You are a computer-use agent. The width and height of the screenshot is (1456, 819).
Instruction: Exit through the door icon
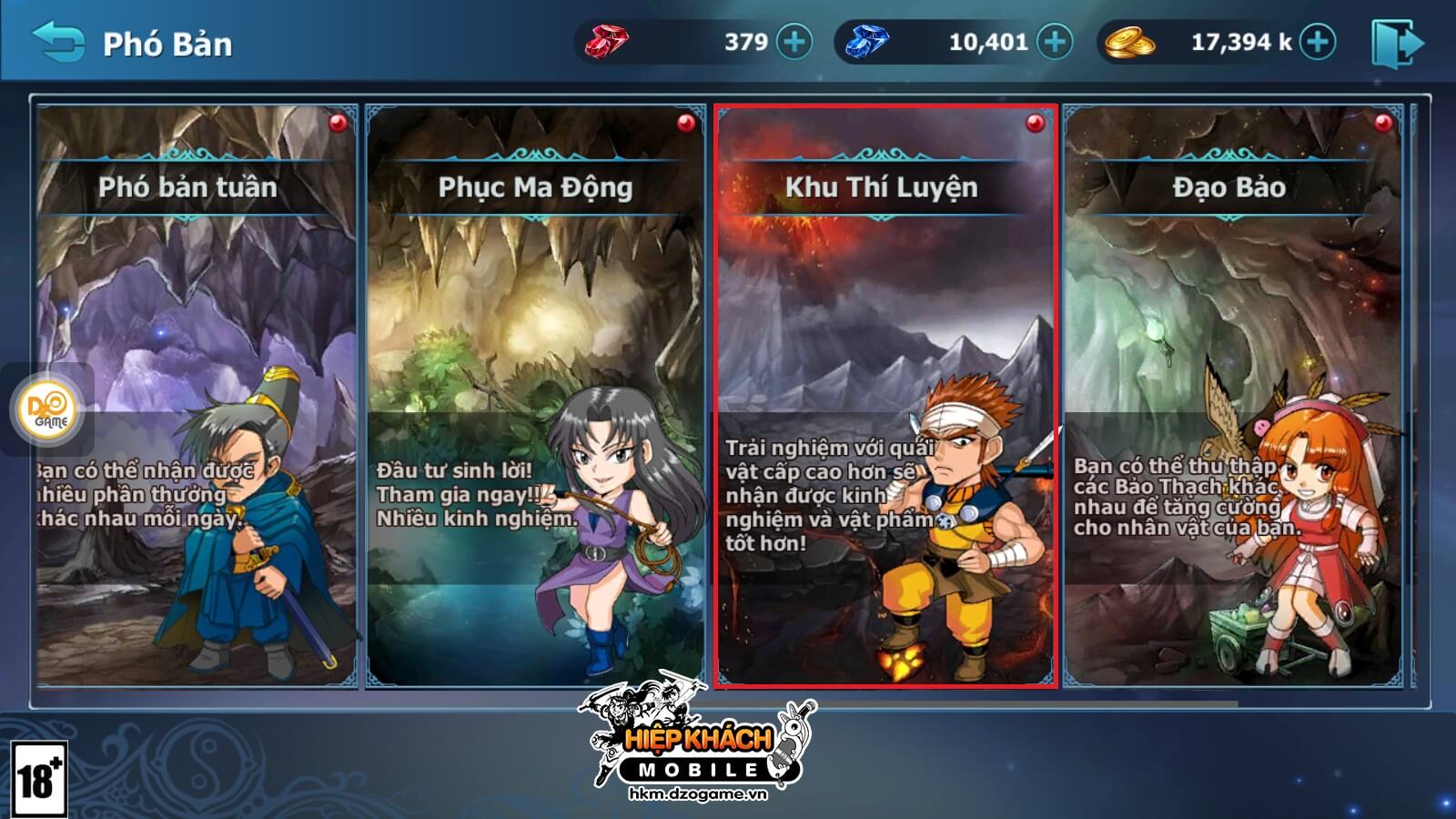coord(1396,42)
